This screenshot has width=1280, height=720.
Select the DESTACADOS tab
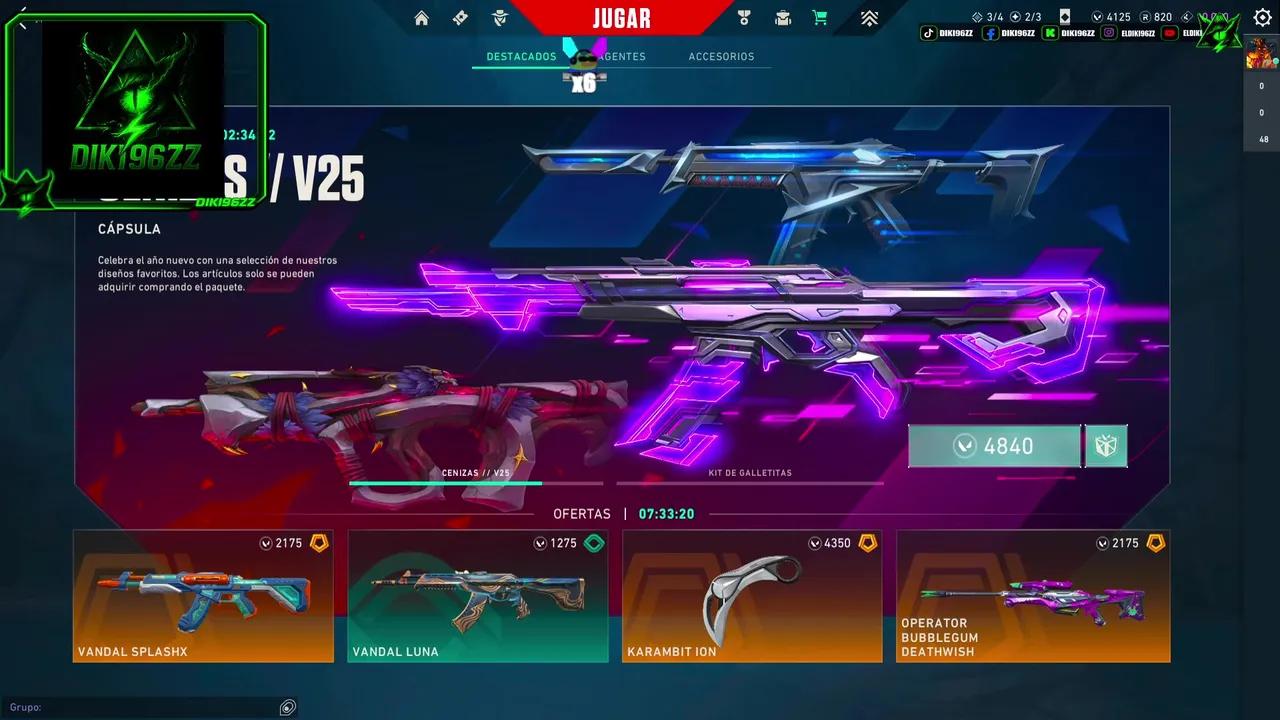(519, 57)
